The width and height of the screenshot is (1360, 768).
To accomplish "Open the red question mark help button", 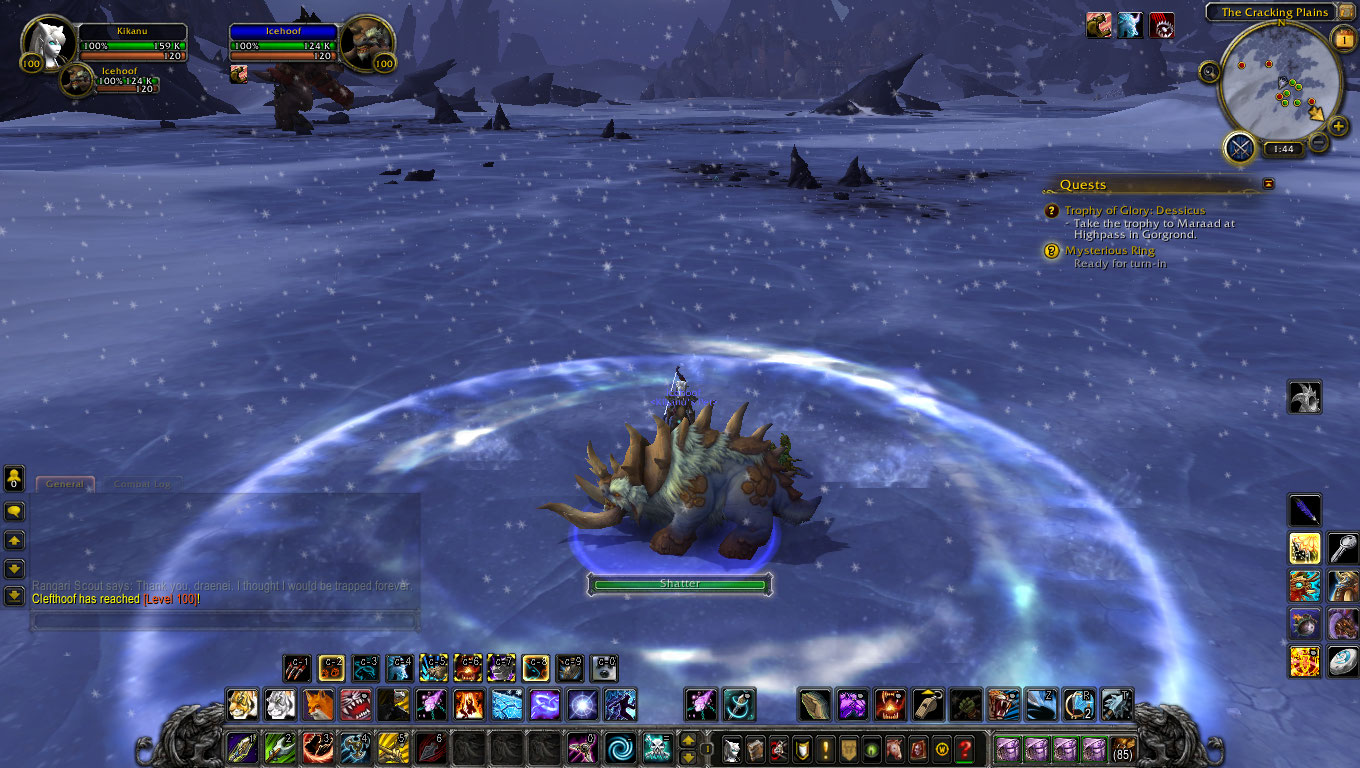I will click(x=964, y=749).
